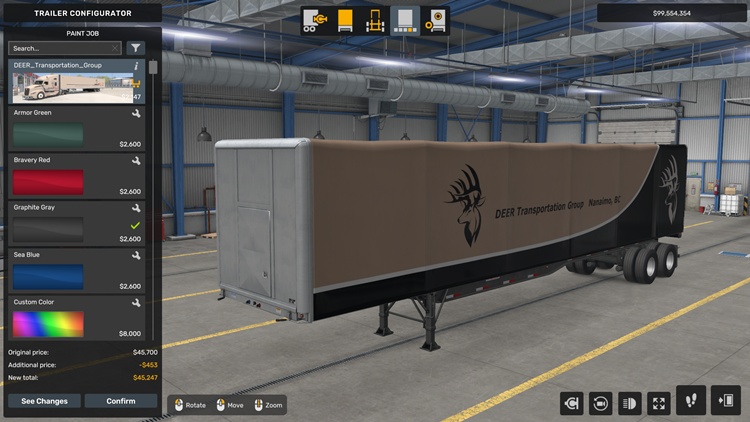Show info for DEER_Transportation_Group paint
The image size is (750, 422).
click(x=136, y=66)
